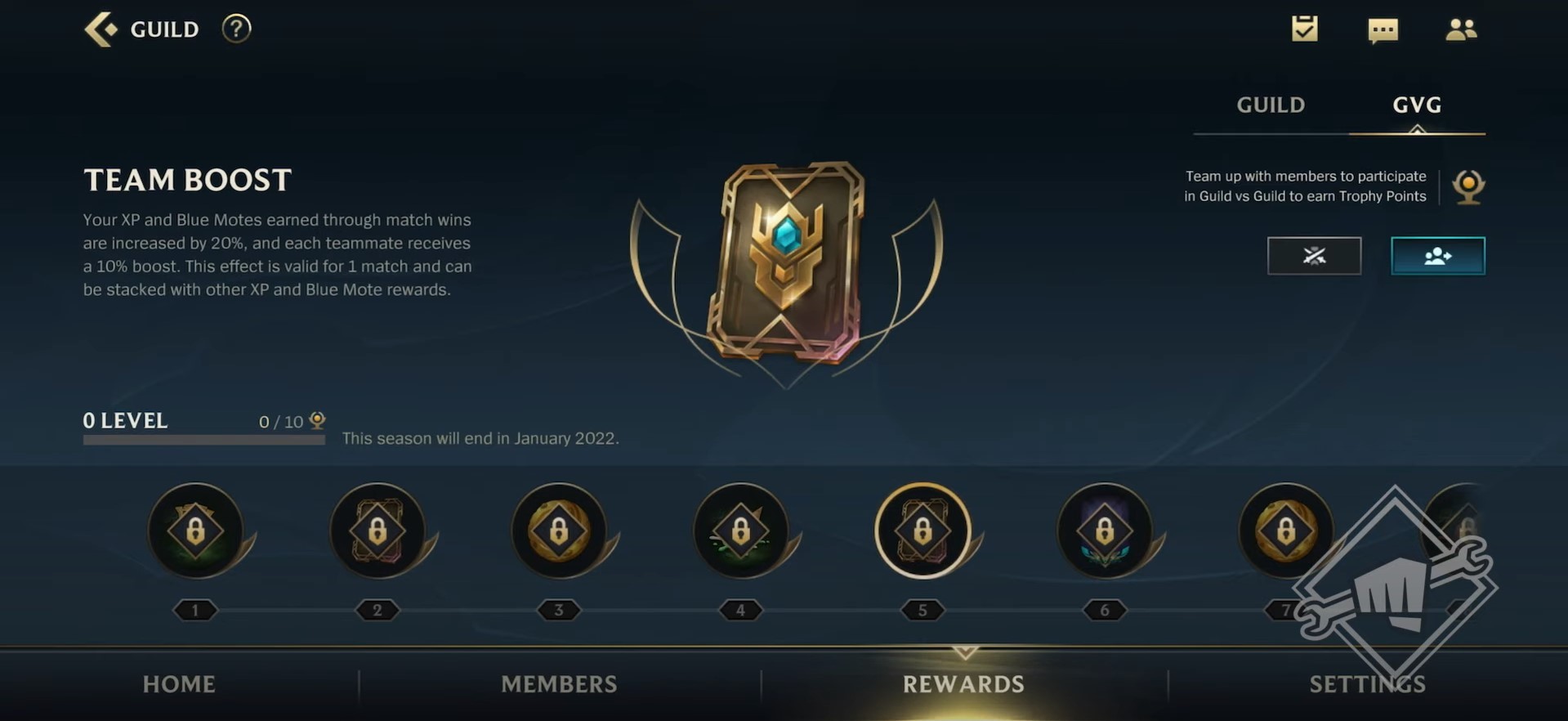Open the guild tasks checklist icon
This screenshot has height=721, width=1568.
tap(1304, 29)
